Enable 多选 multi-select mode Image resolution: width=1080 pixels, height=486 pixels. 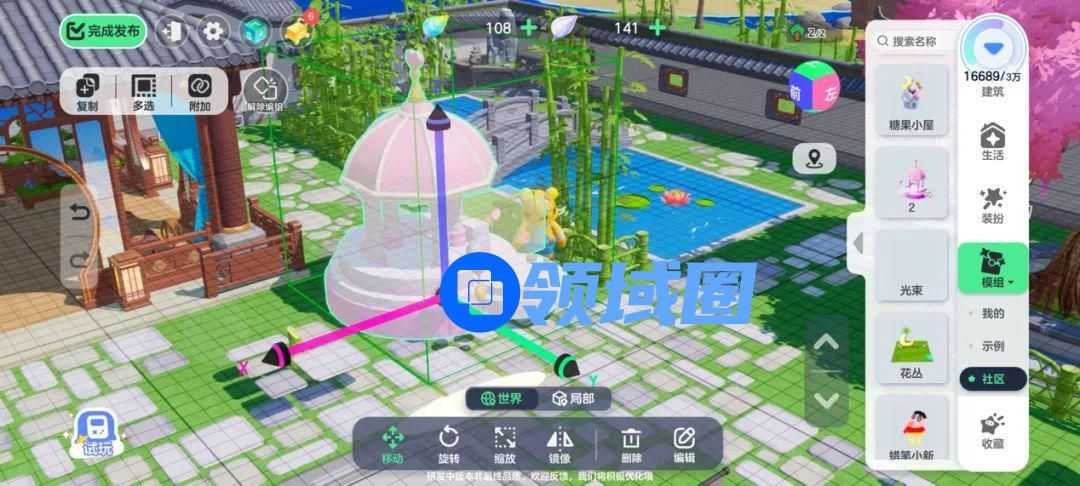pos(143,91)
